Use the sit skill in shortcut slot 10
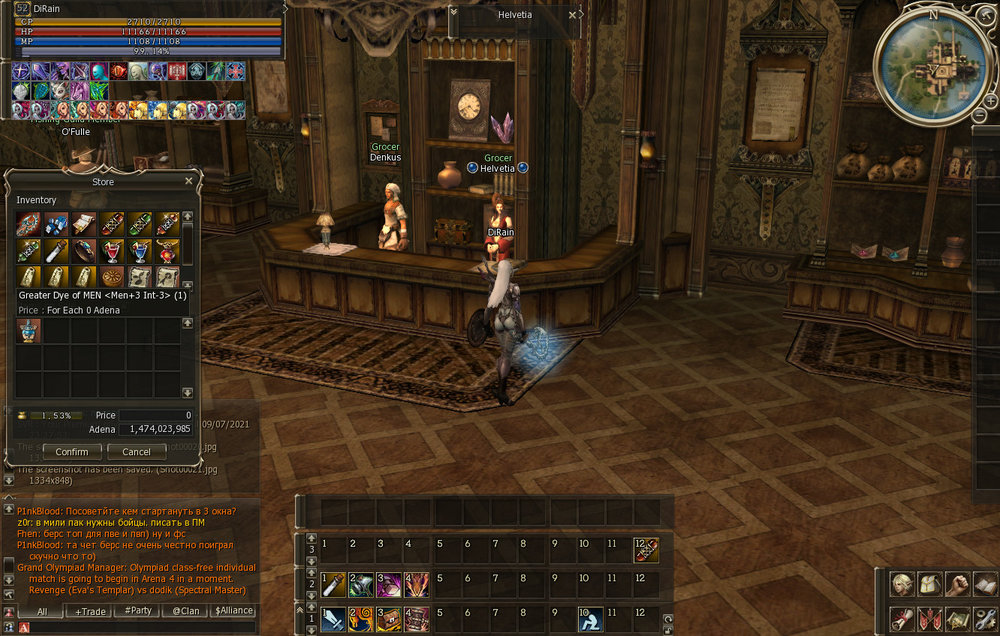The image size is (1000, 636). pos(590,619)
